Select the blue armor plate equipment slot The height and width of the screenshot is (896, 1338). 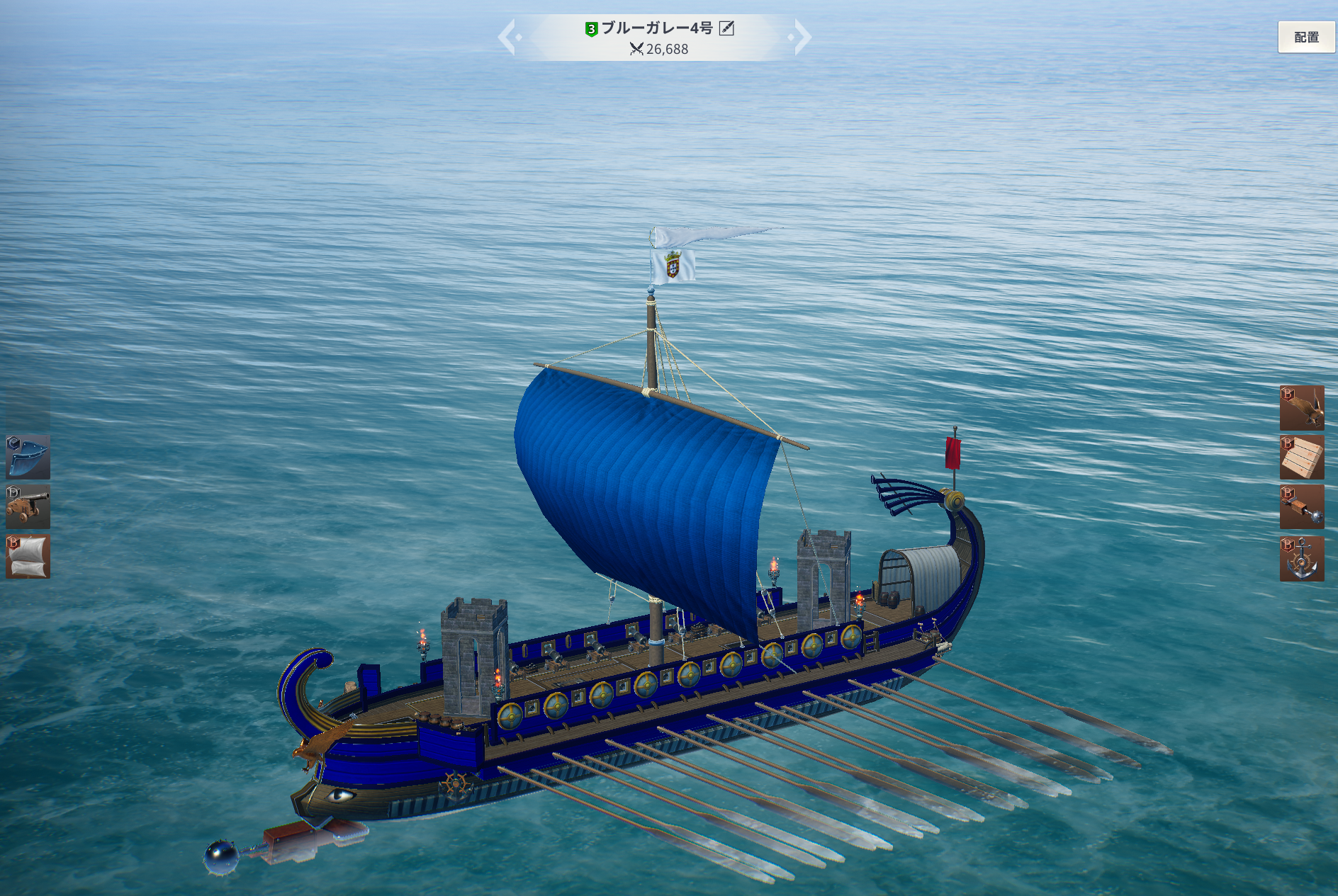point(28,457)
